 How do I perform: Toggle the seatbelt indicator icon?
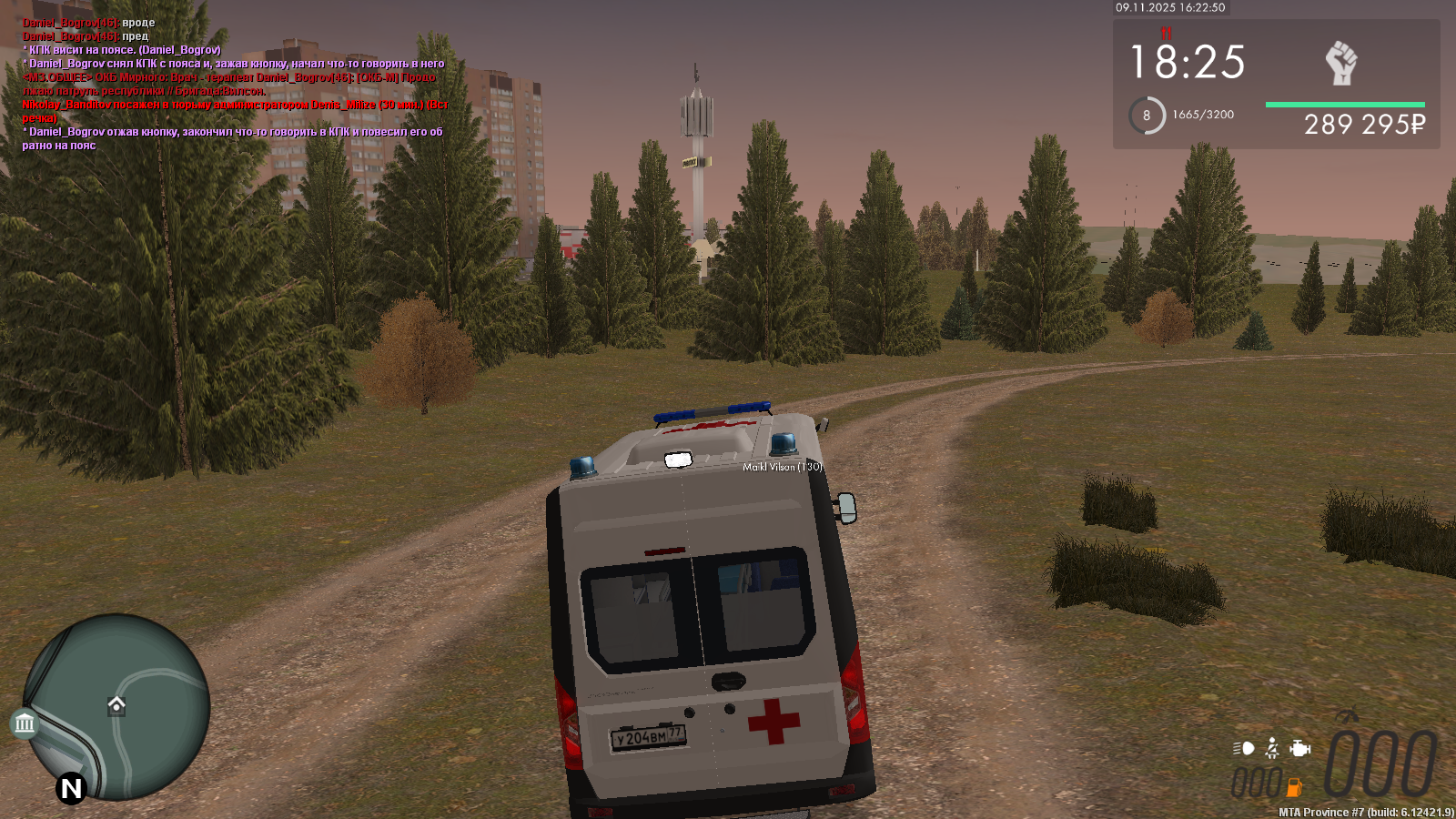click(1272, 749)
